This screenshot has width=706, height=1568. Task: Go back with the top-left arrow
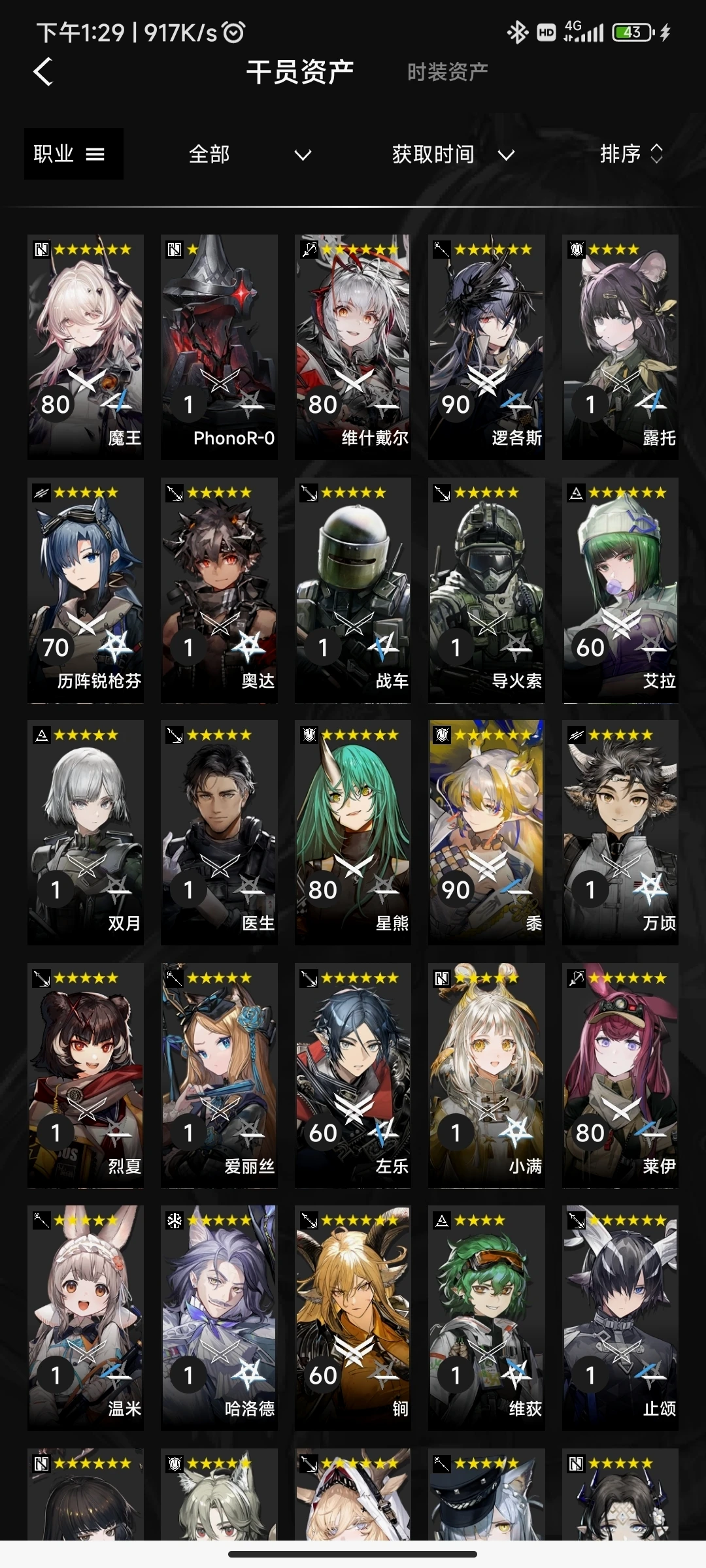pyautogui.click(x=43, y=72)
